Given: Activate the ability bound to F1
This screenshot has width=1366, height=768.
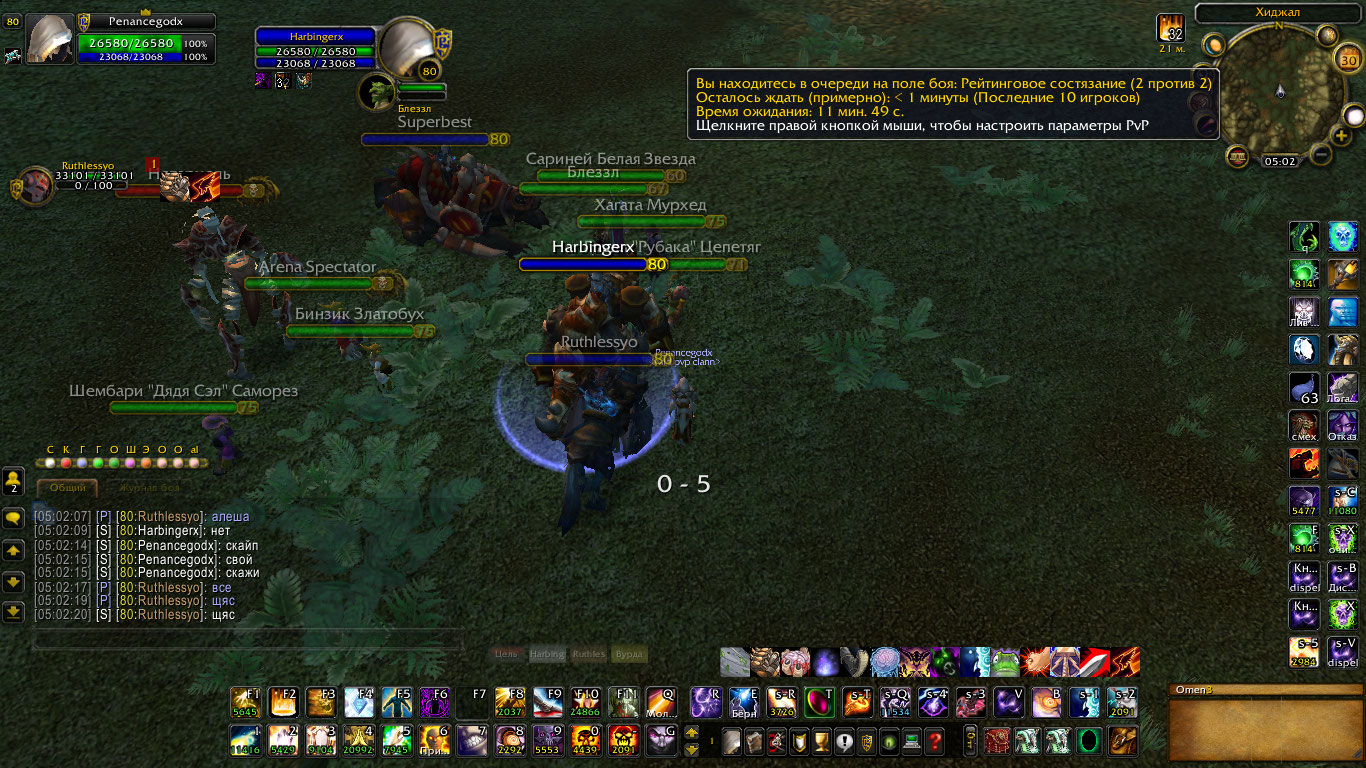Looking at the screenshot, I should point(246,702).
